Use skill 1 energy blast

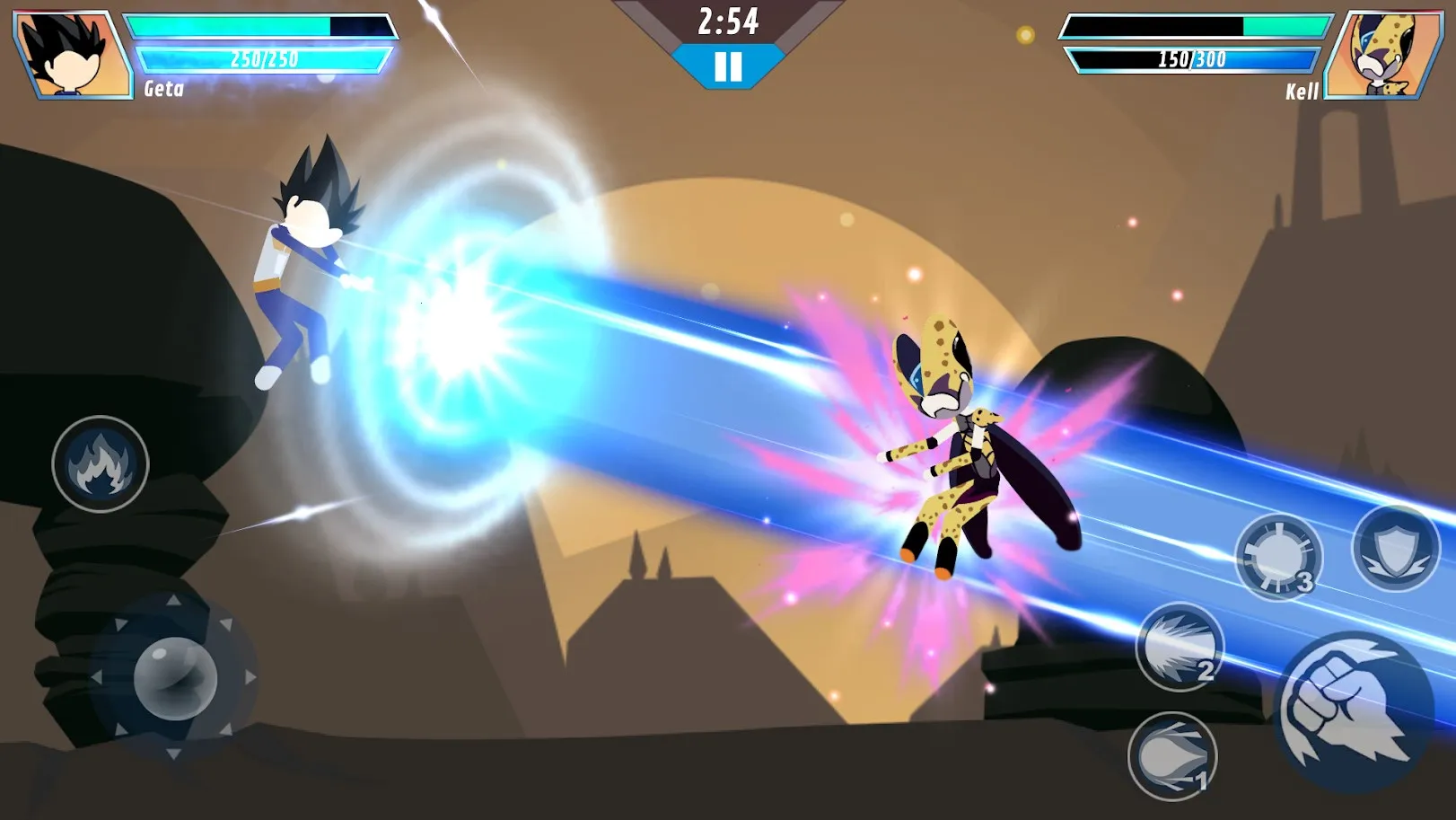[x=1171, y=756]
